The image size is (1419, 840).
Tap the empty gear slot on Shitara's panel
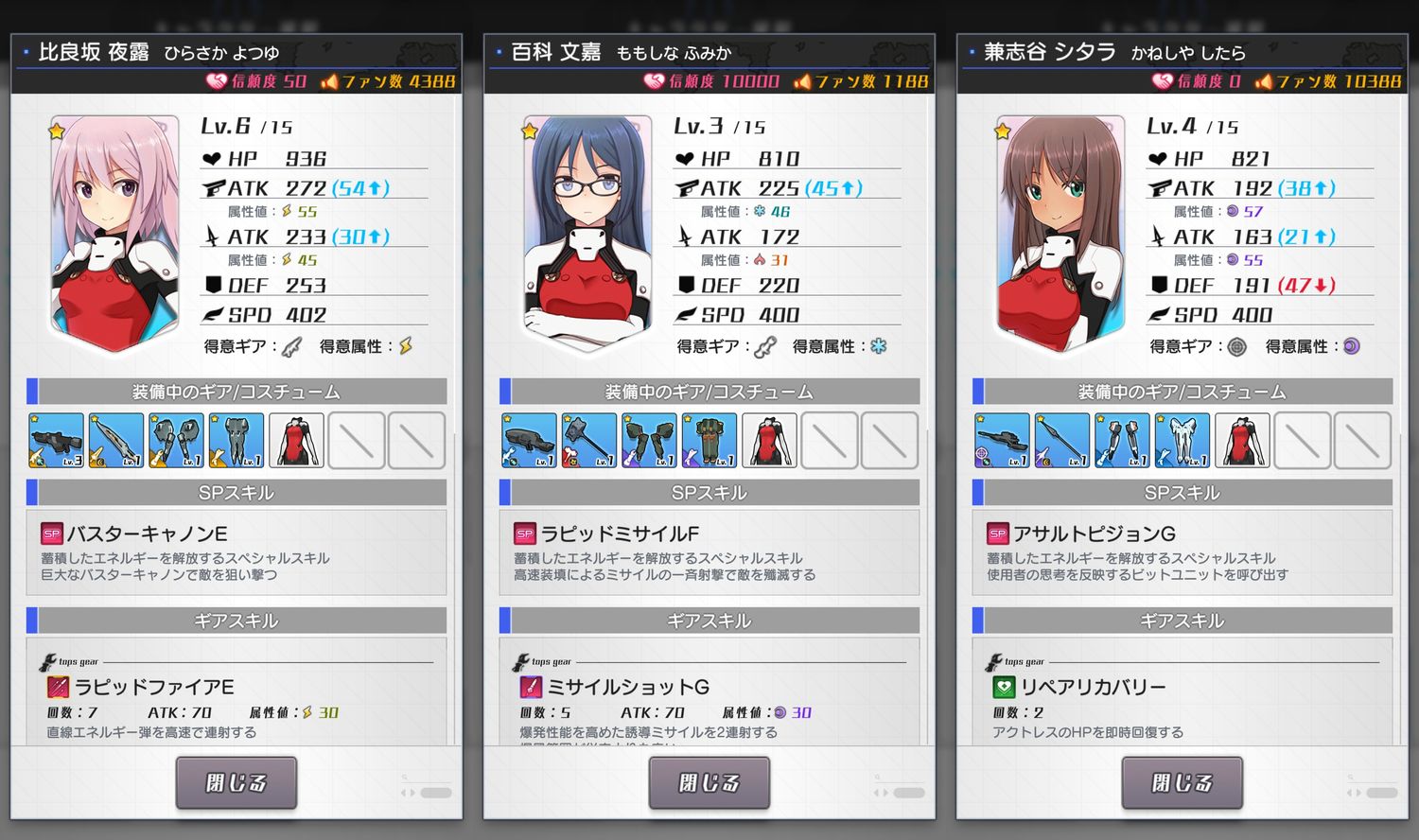pos(1302,439)
